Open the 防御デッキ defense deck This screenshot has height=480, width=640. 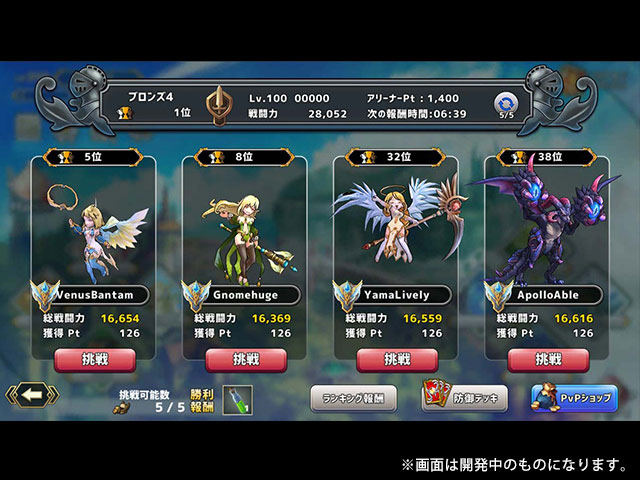tap(464, 397)
